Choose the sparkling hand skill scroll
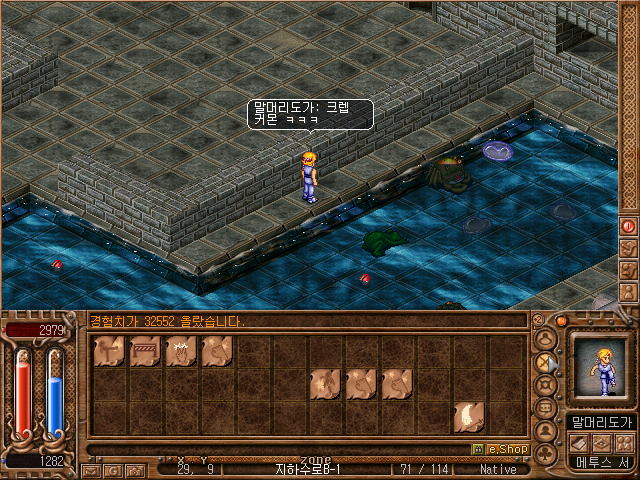The height and width of the screenshot is (480, 640). pyautogui.click(x=181, y=351)
